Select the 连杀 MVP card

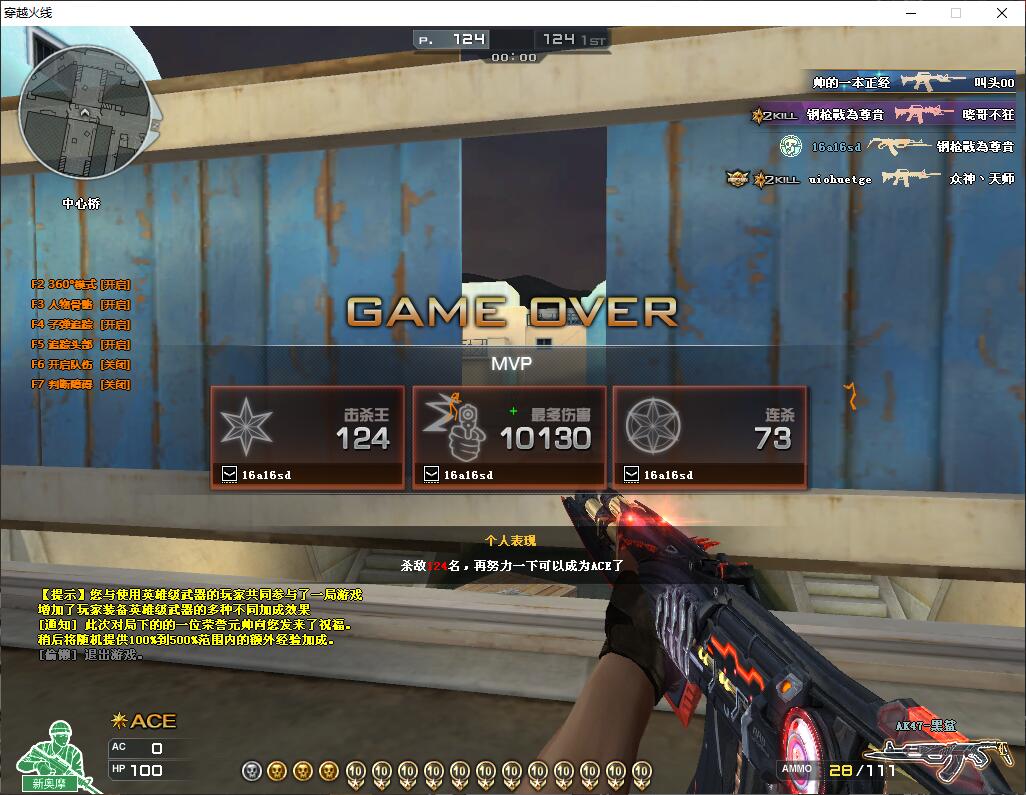709,437
